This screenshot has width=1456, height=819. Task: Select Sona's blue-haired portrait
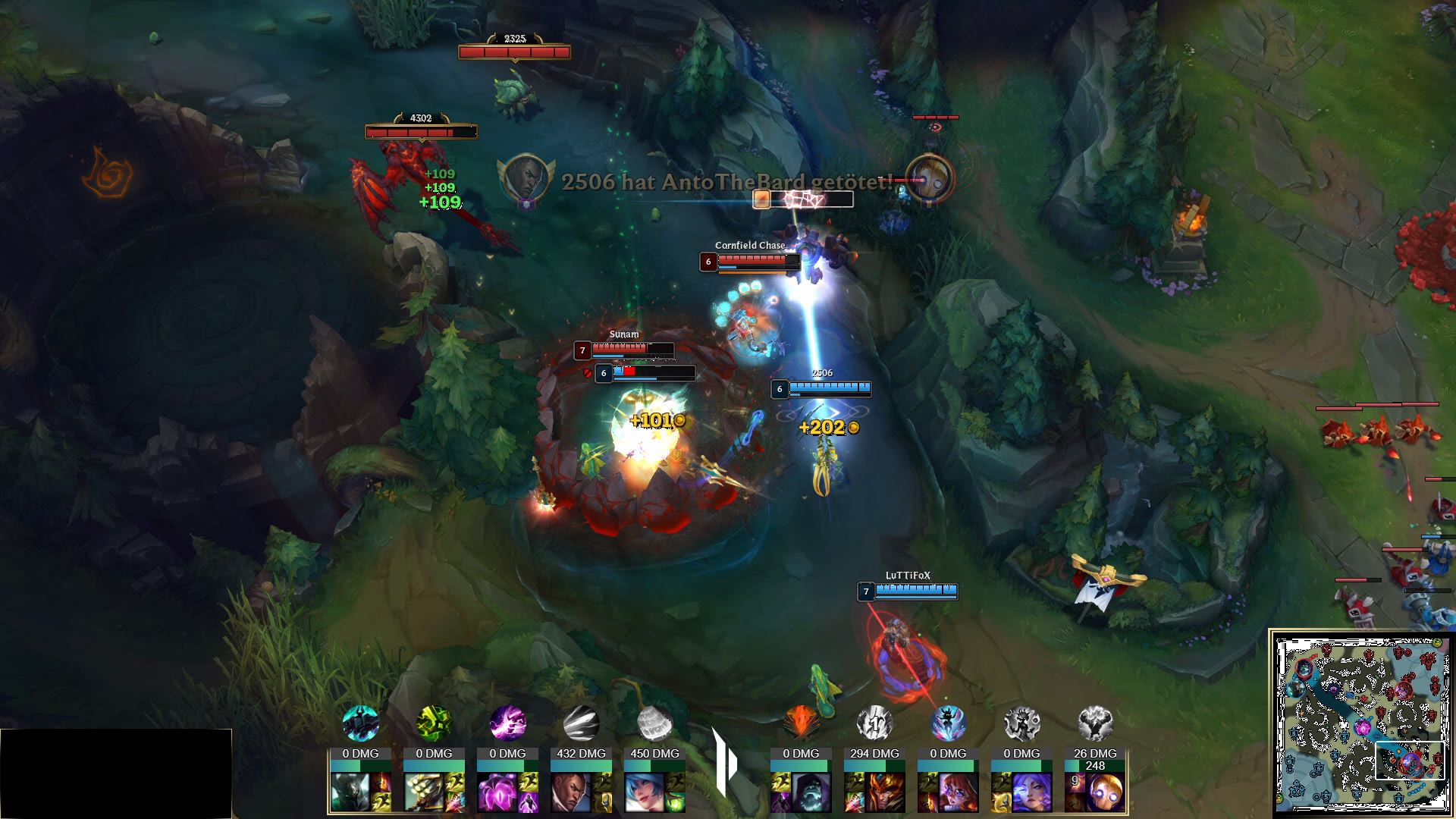tap(644, 792)
